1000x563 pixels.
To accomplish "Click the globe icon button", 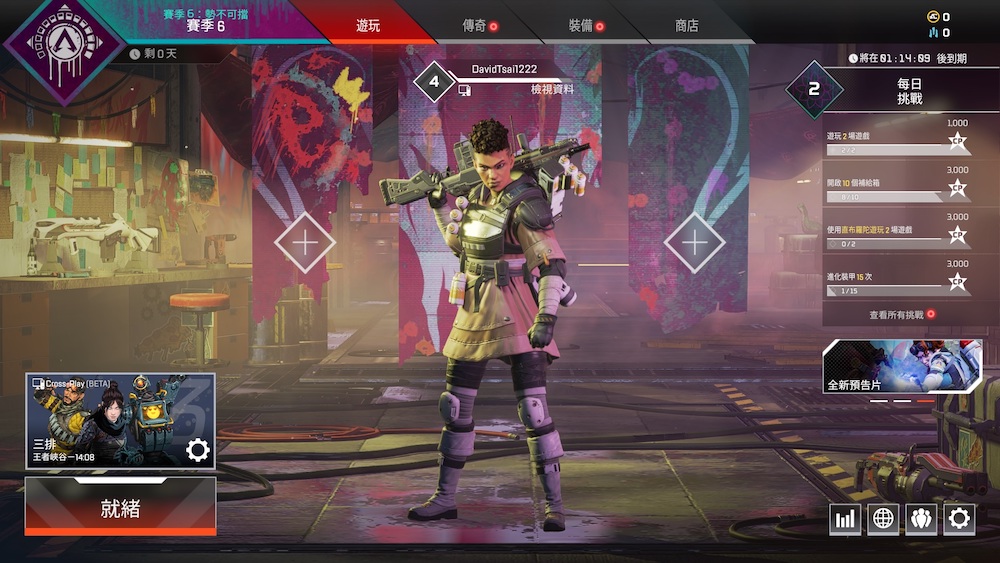I will pos(883,518).
